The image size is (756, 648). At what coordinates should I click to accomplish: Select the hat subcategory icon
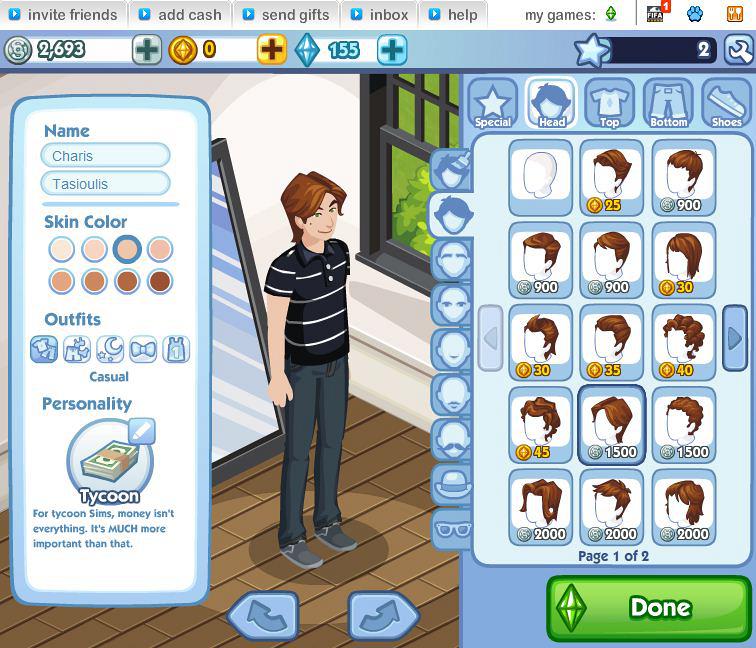pos(452,483)
